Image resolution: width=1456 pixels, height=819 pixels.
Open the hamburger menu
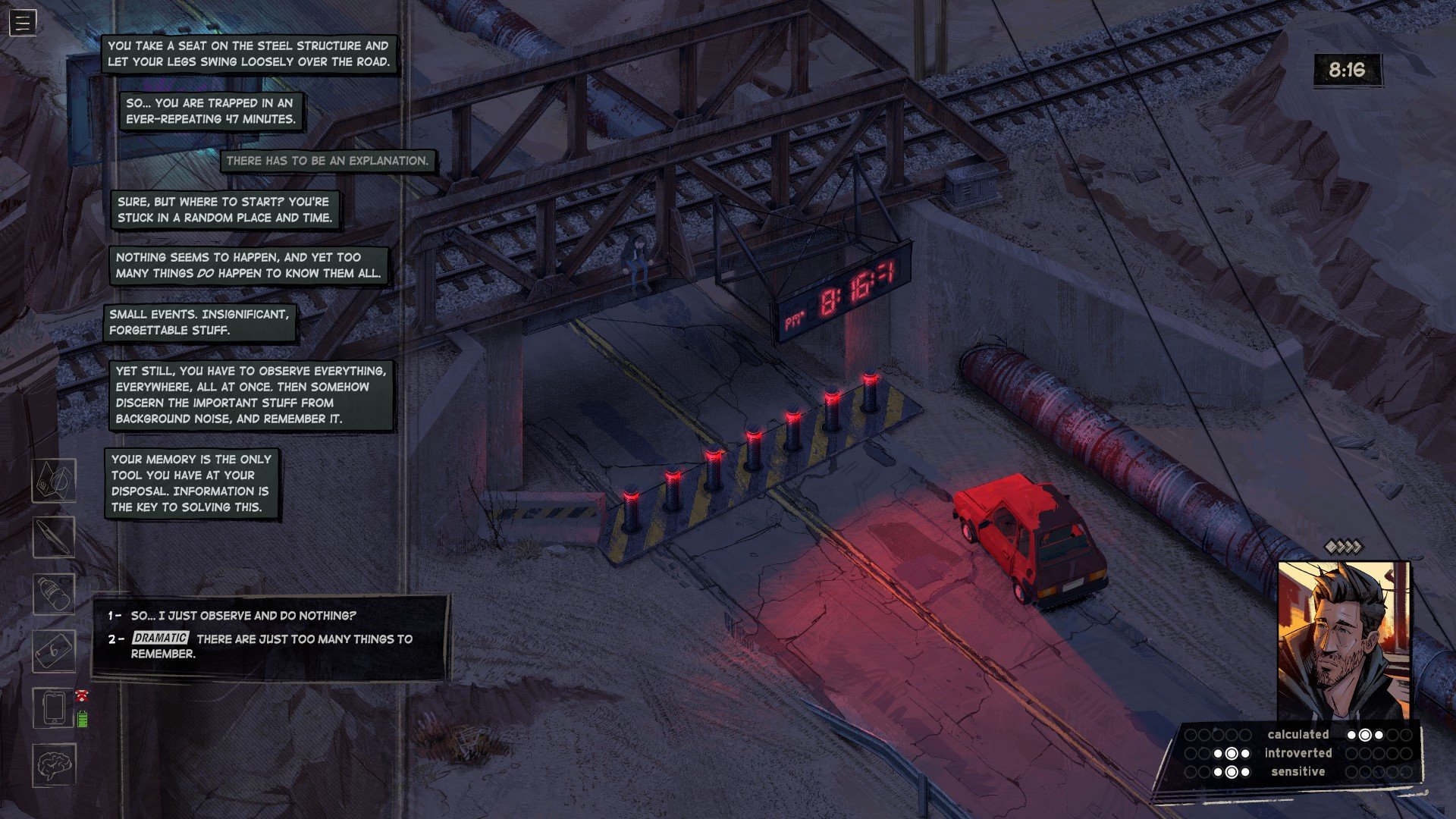pos(22,23)
